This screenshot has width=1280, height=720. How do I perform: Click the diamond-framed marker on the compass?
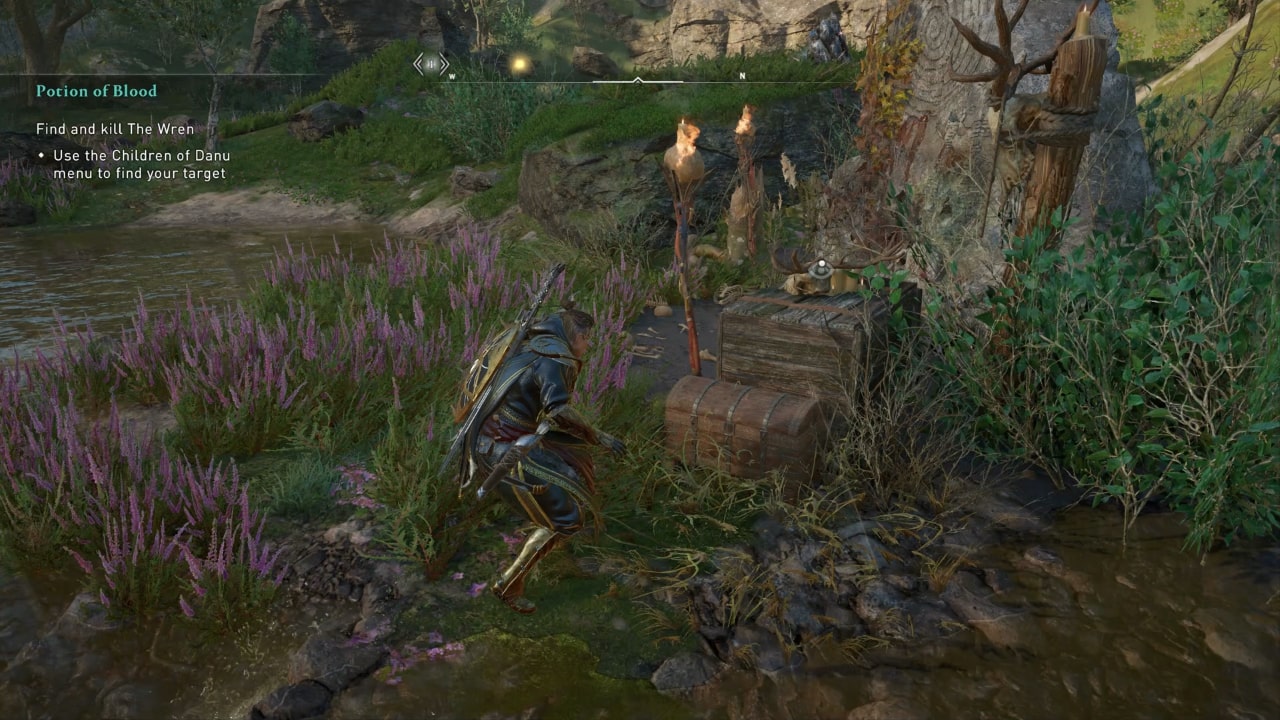click(431, 64)
